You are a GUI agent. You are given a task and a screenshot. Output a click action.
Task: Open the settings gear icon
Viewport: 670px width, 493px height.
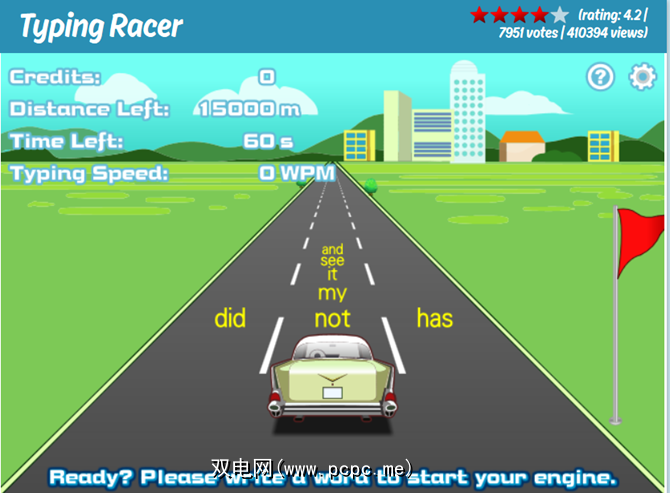(x=642, y=77)
